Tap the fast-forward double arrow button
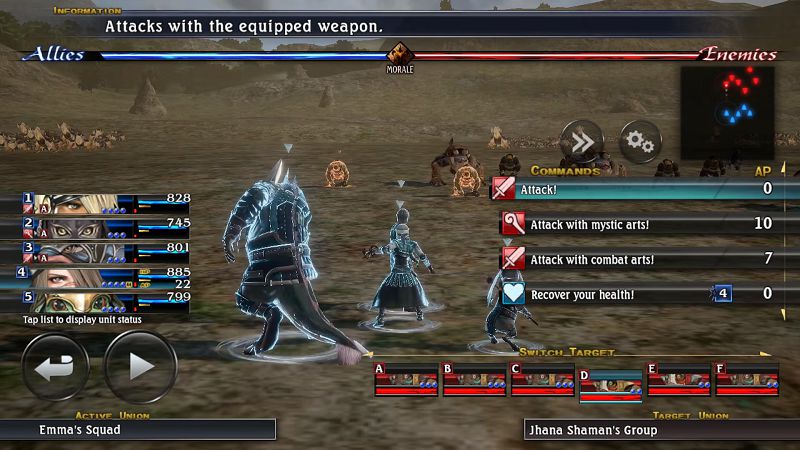800x450 pixels. [x=581, y=144]
